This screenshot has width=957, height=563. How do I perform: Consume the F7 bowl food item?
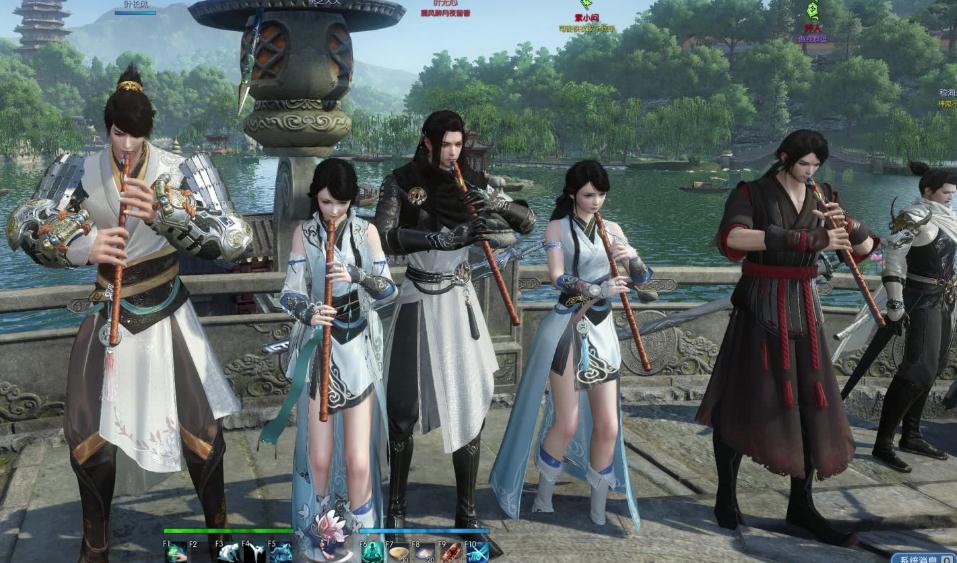399,552
